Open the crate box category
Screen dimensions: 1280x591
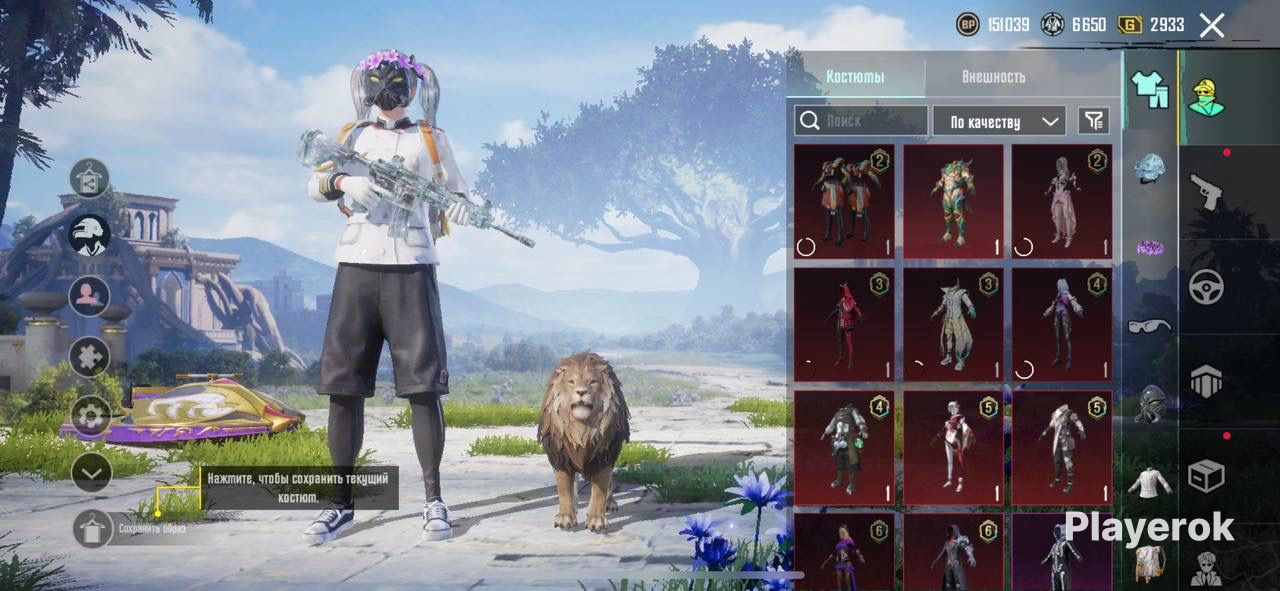(1206, 476)
